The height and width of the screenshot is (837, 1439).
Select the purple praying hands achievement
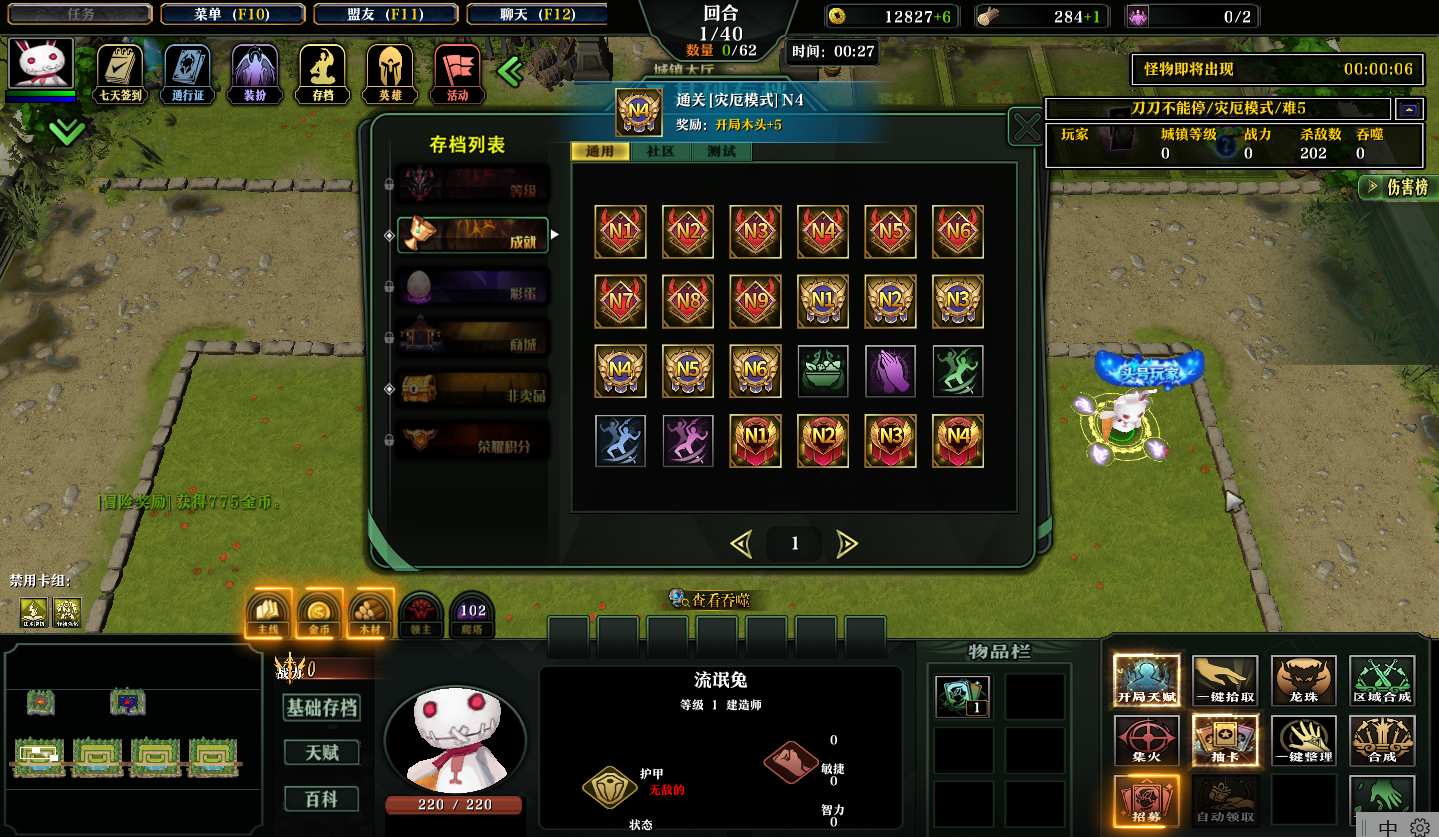pyautogui.click(x=890, y=371)
